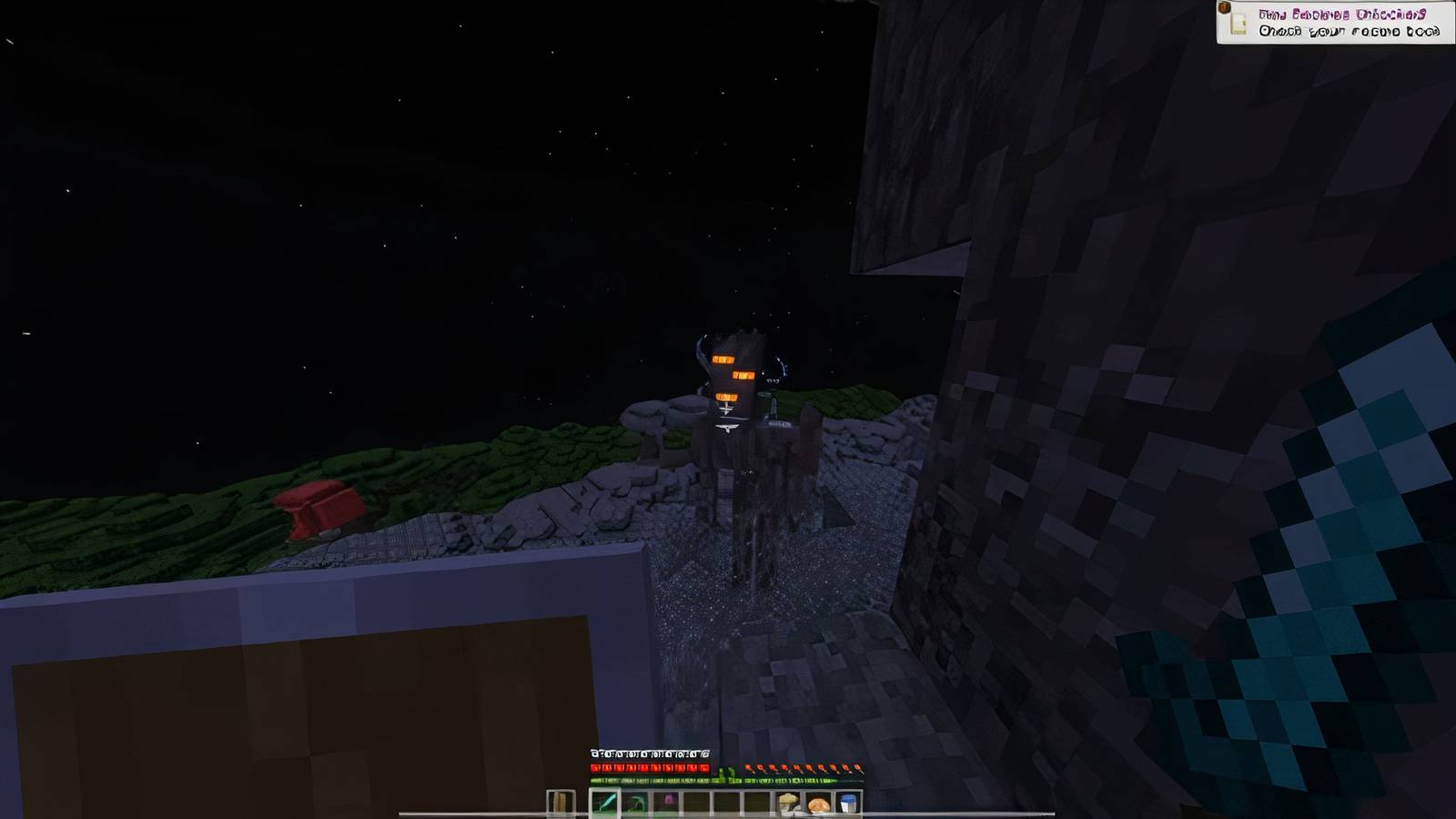Screen dimensions: 1456x819
Task: Click the magenta item in the fourth hotbar slot
Action: 667,799
